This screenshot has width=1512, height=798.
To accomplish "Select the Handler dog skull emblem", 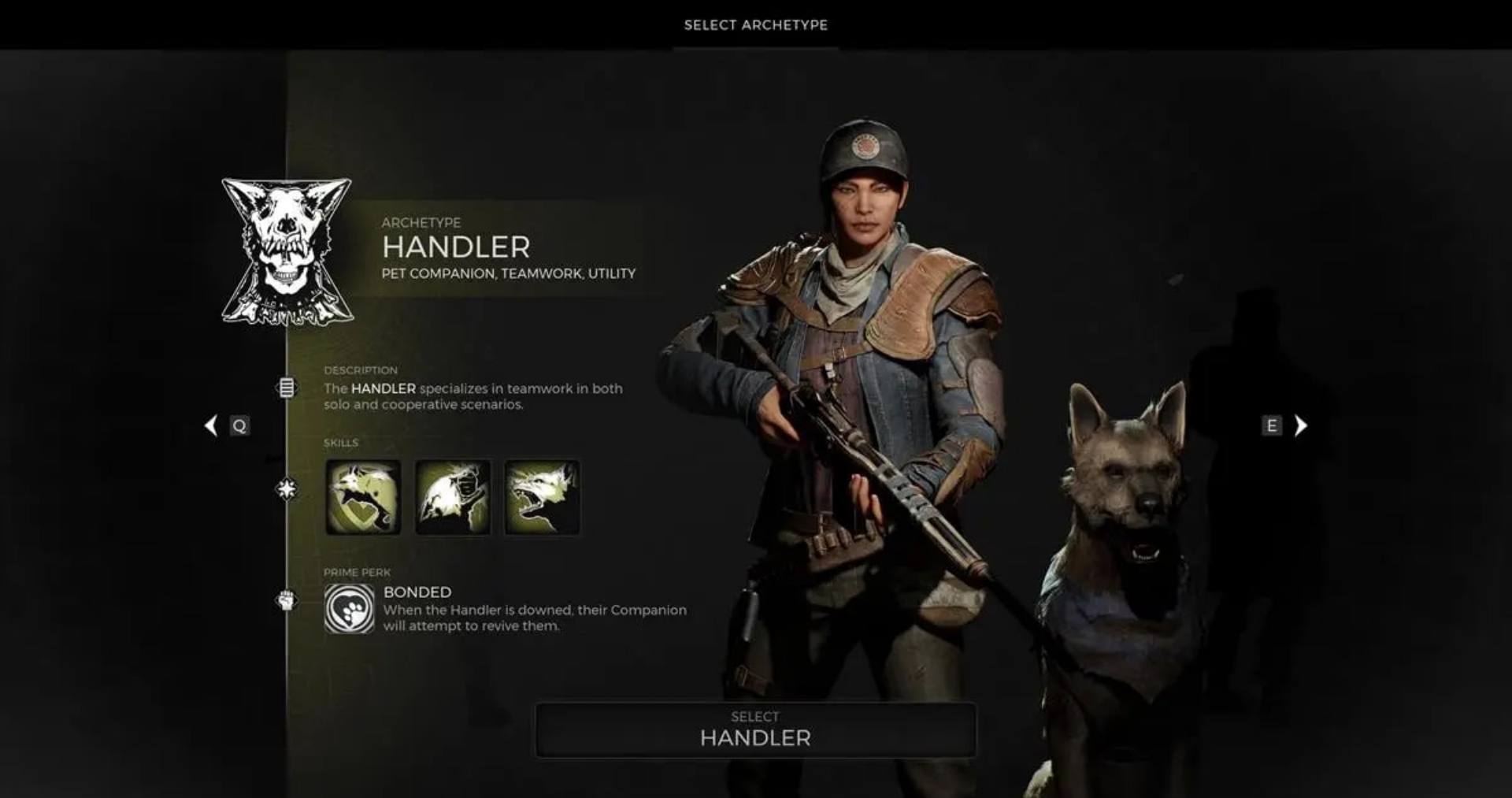I will 287,251.
